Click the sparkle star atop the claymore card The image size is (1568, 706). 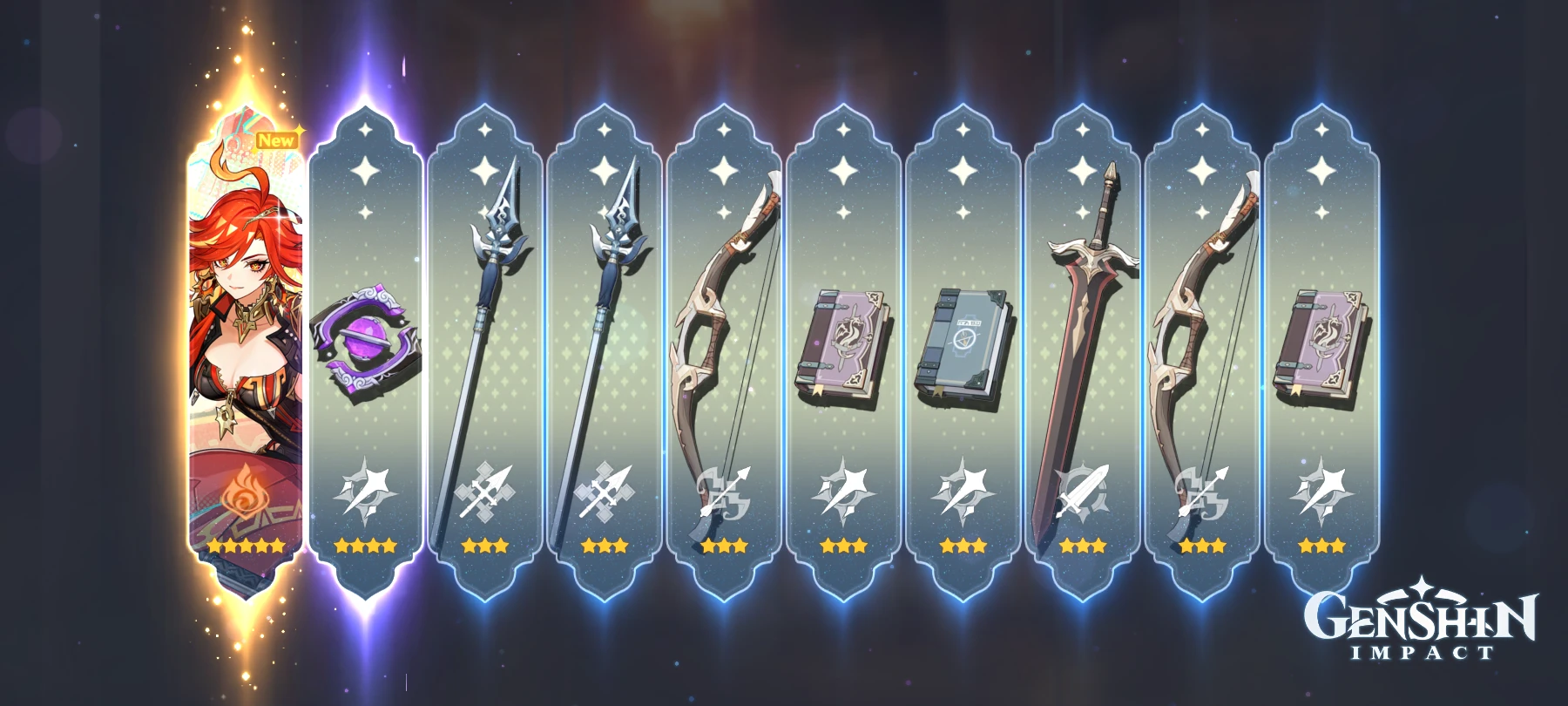(x=1085, y=131)
